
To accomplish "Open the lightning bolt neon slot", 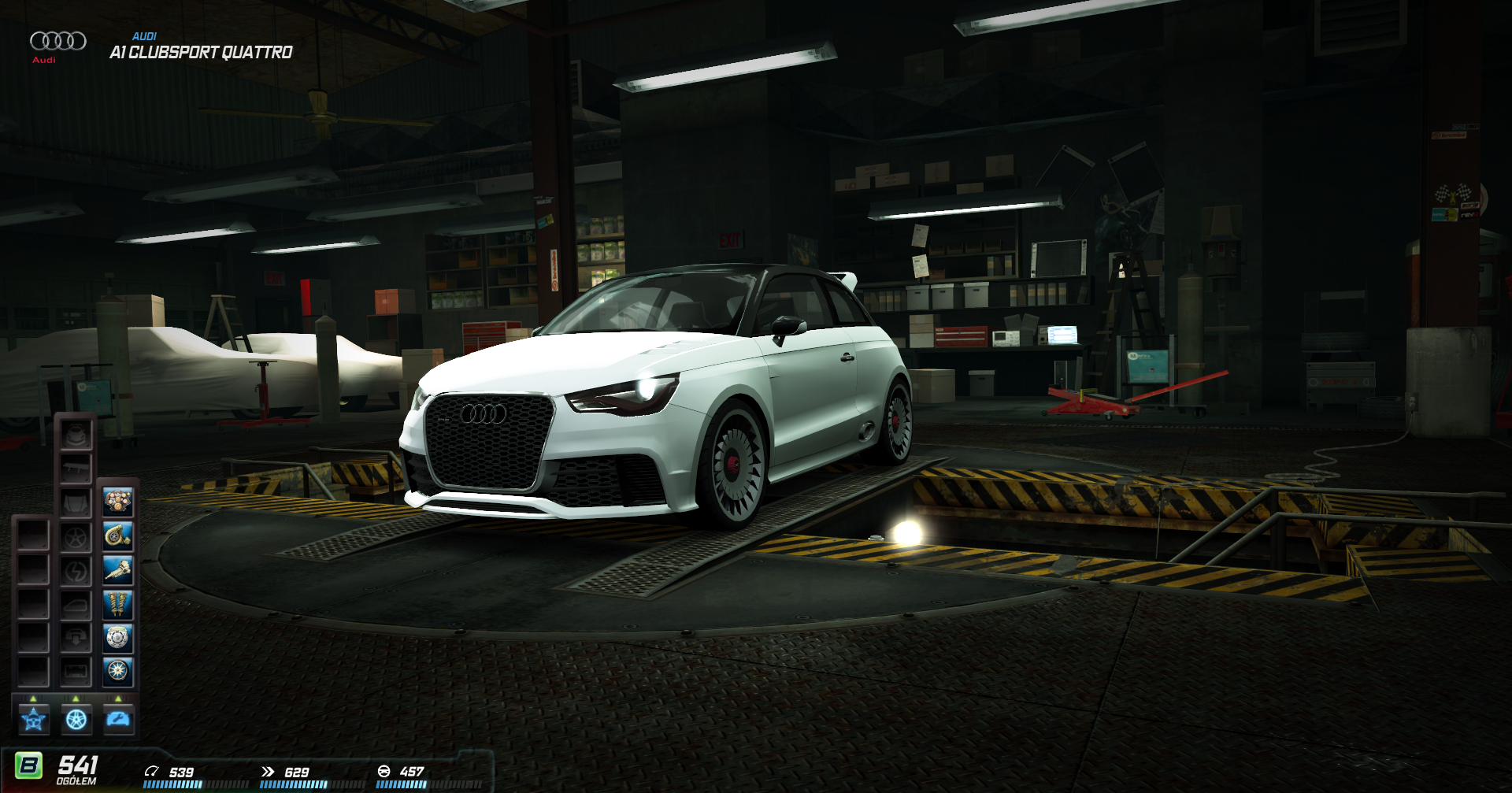I will (76, 571).
